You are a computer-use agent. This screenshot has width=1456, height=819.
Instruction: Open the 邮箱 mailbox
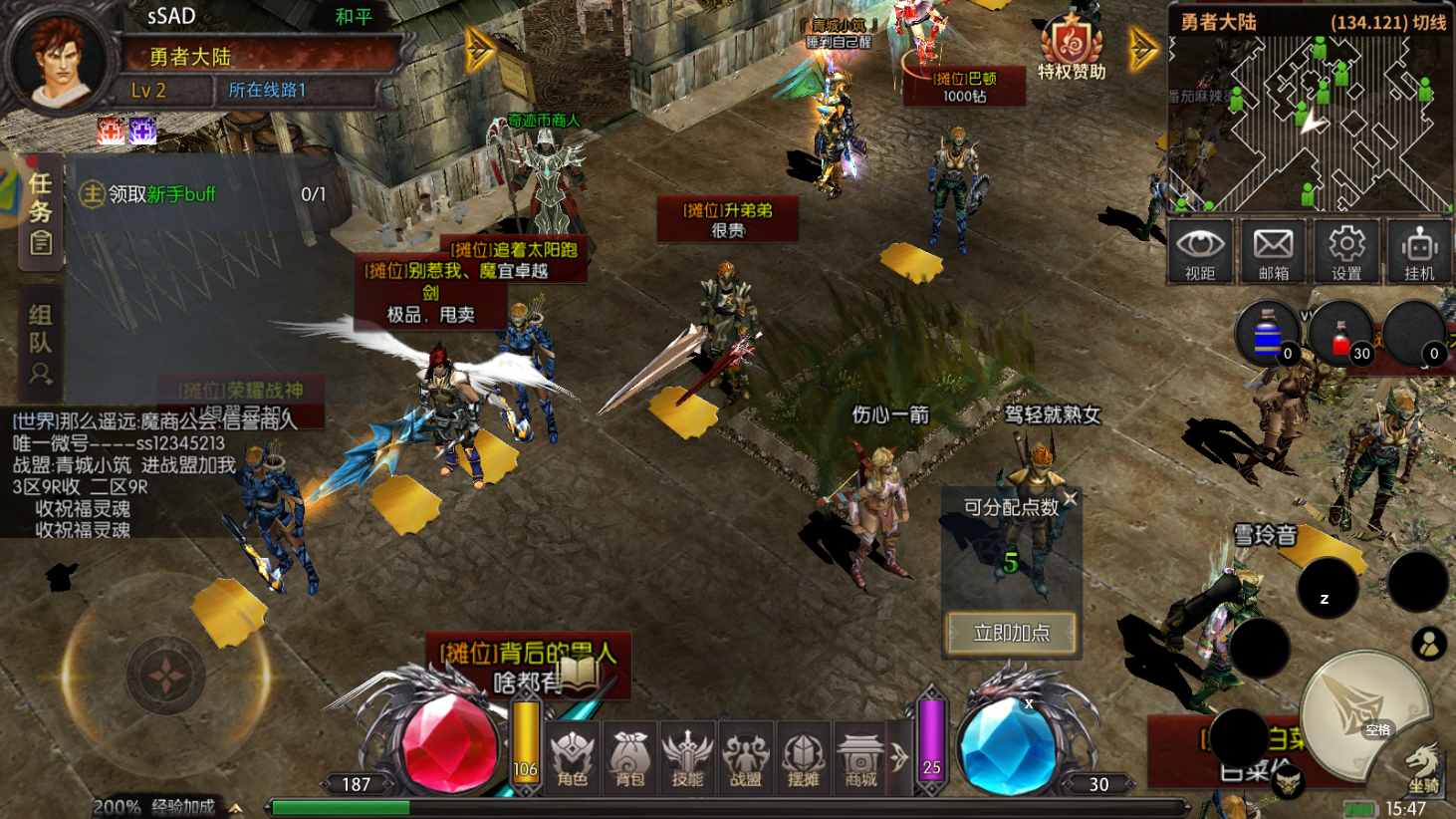click(1273, 252)
